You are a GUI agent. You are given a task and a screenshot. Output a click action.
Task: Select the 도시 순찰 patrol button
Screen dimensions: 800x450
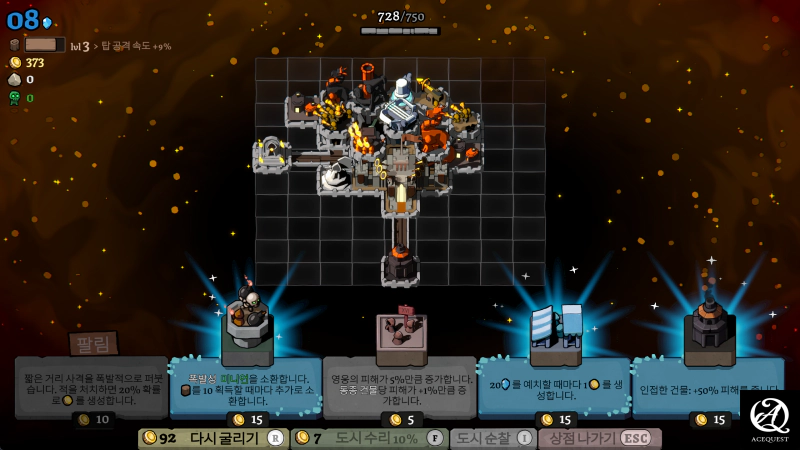click(x=492, y=438)
